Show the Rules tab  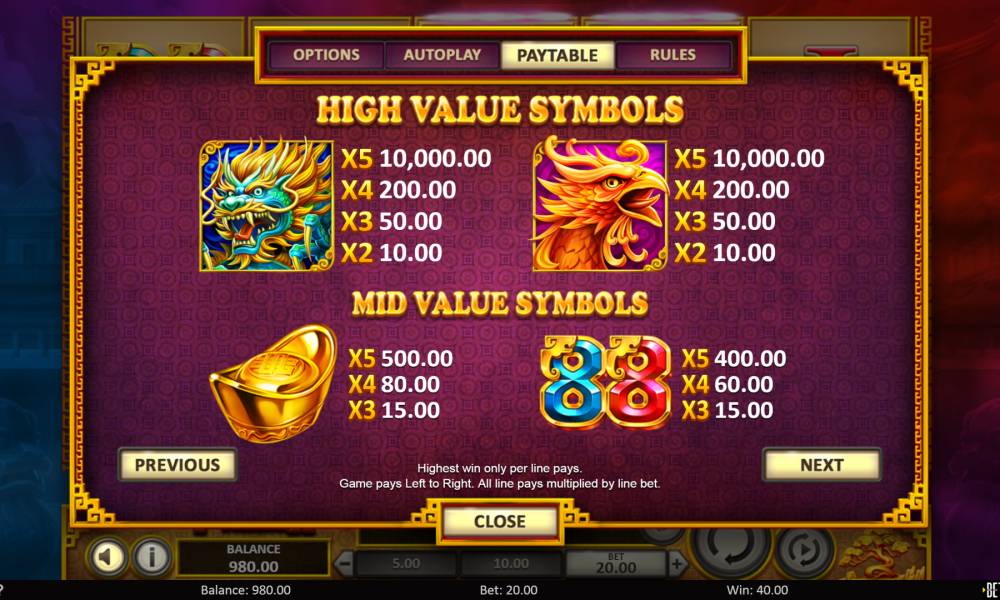[672, 55]
